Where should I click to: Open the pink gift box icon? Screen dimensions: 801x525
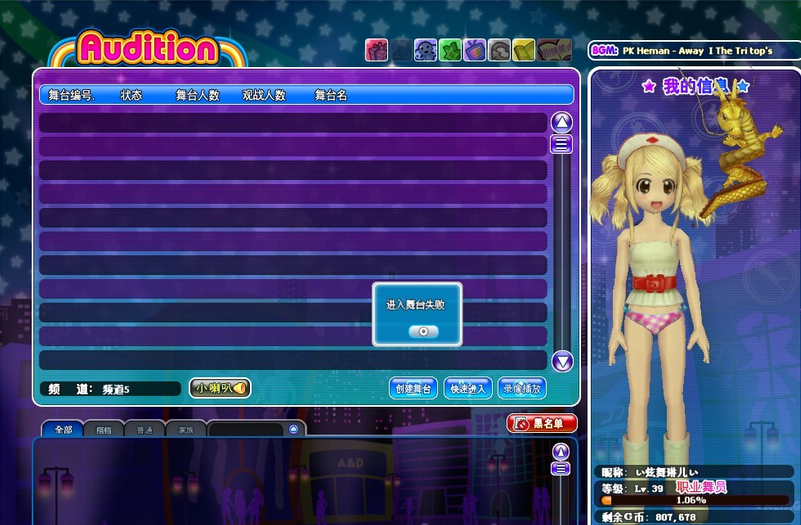point(376,50)
